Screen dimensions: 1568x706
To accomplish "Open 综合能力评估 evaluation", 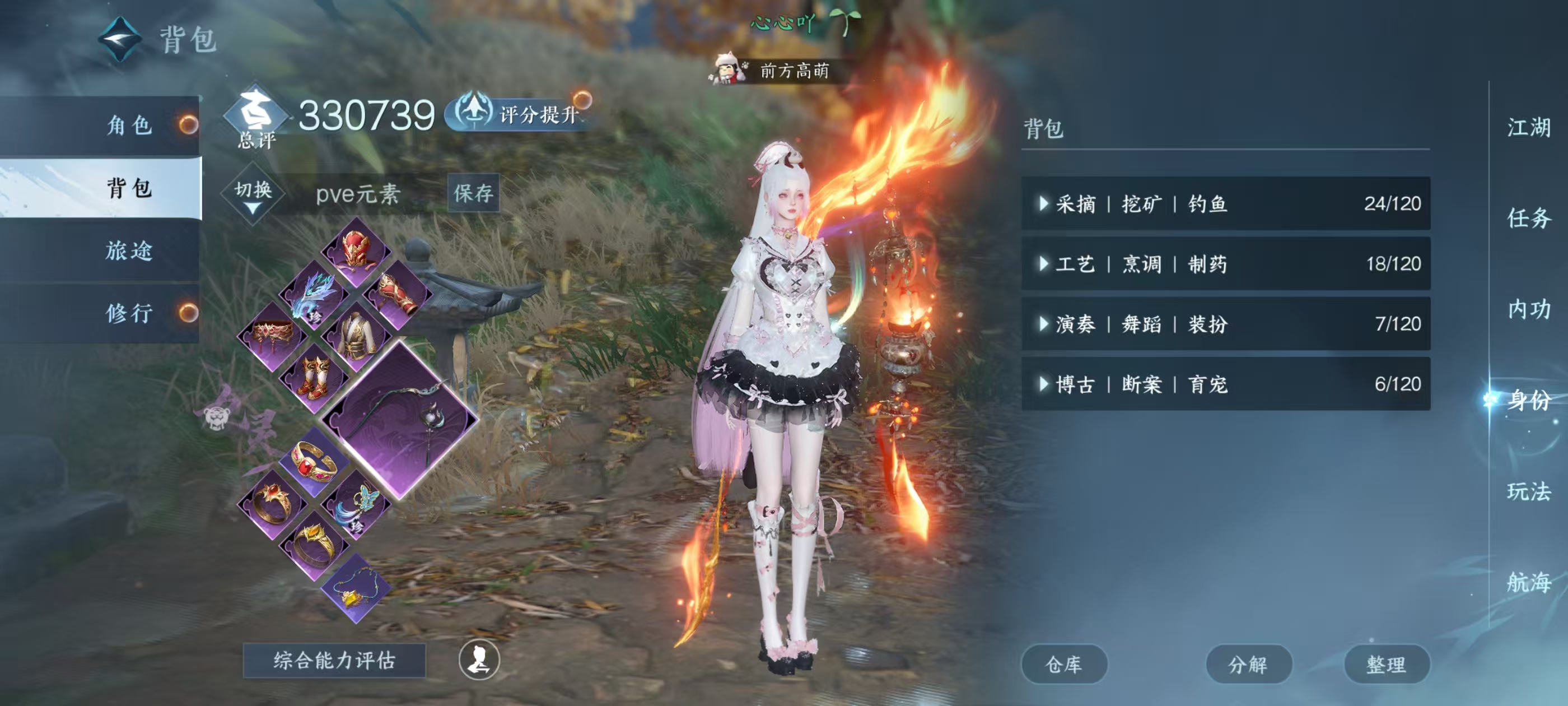I will pos(334,660).
